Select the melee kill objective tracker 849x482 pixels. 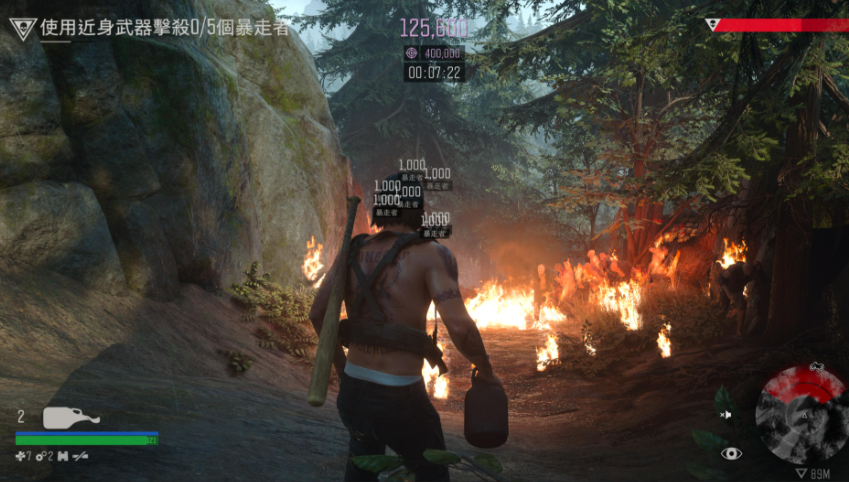(x=165, y=27)
